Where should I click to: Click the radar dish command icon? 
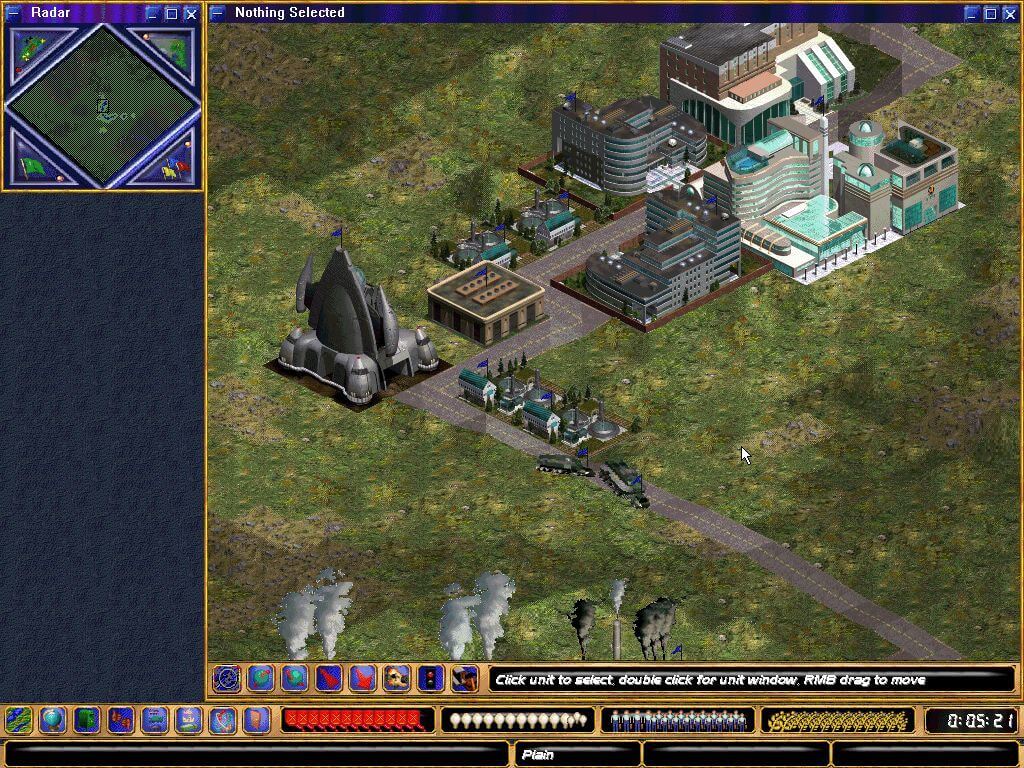pyautogui.click(x=226, y=679)
